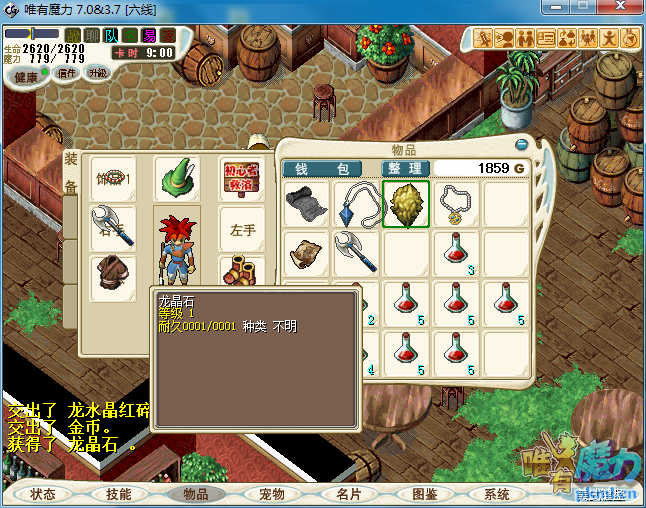Click the 健康 health status button

(26, 77)
